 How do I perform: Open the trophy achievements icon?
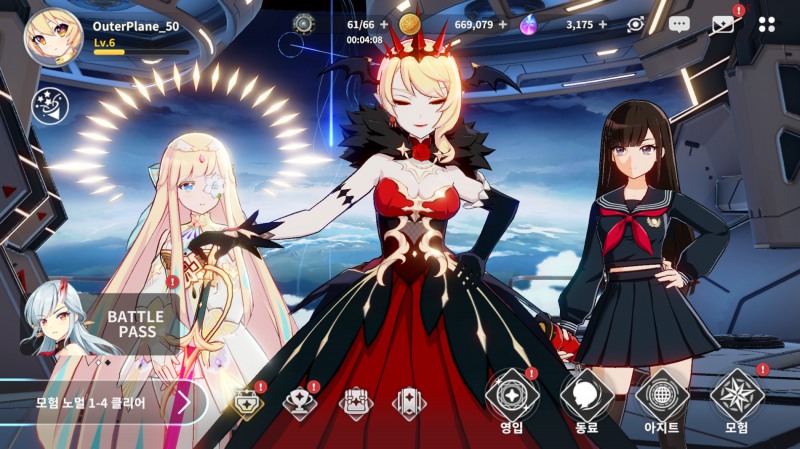point(300,402)
